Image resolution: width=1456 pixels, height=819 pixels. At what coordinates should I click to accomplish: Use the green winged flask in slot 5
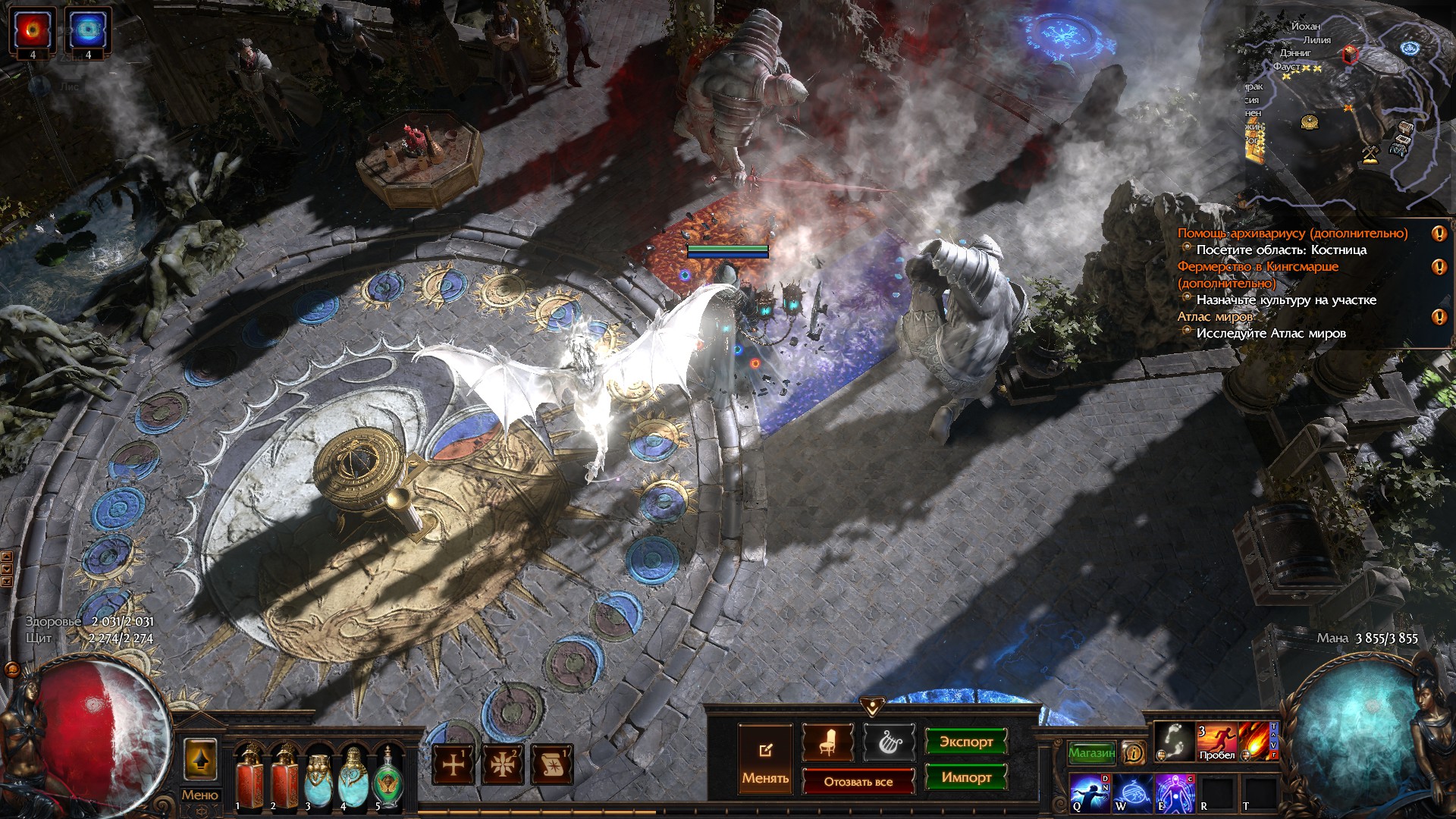coord(388,776)
